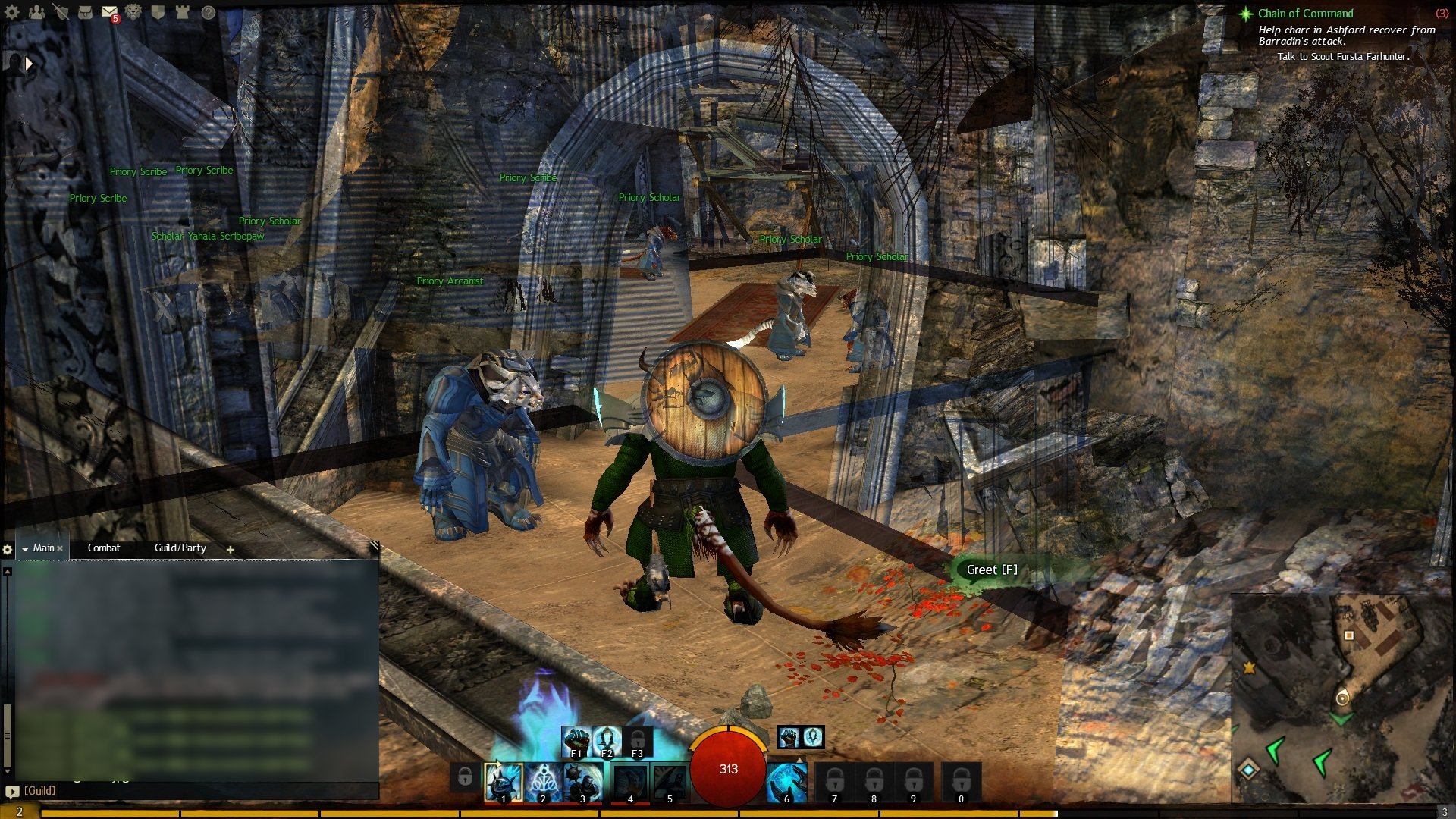The height and width of the screenshot is (819, 1456).
Task: Open the help question mark icon
Action: pos(208,12)
